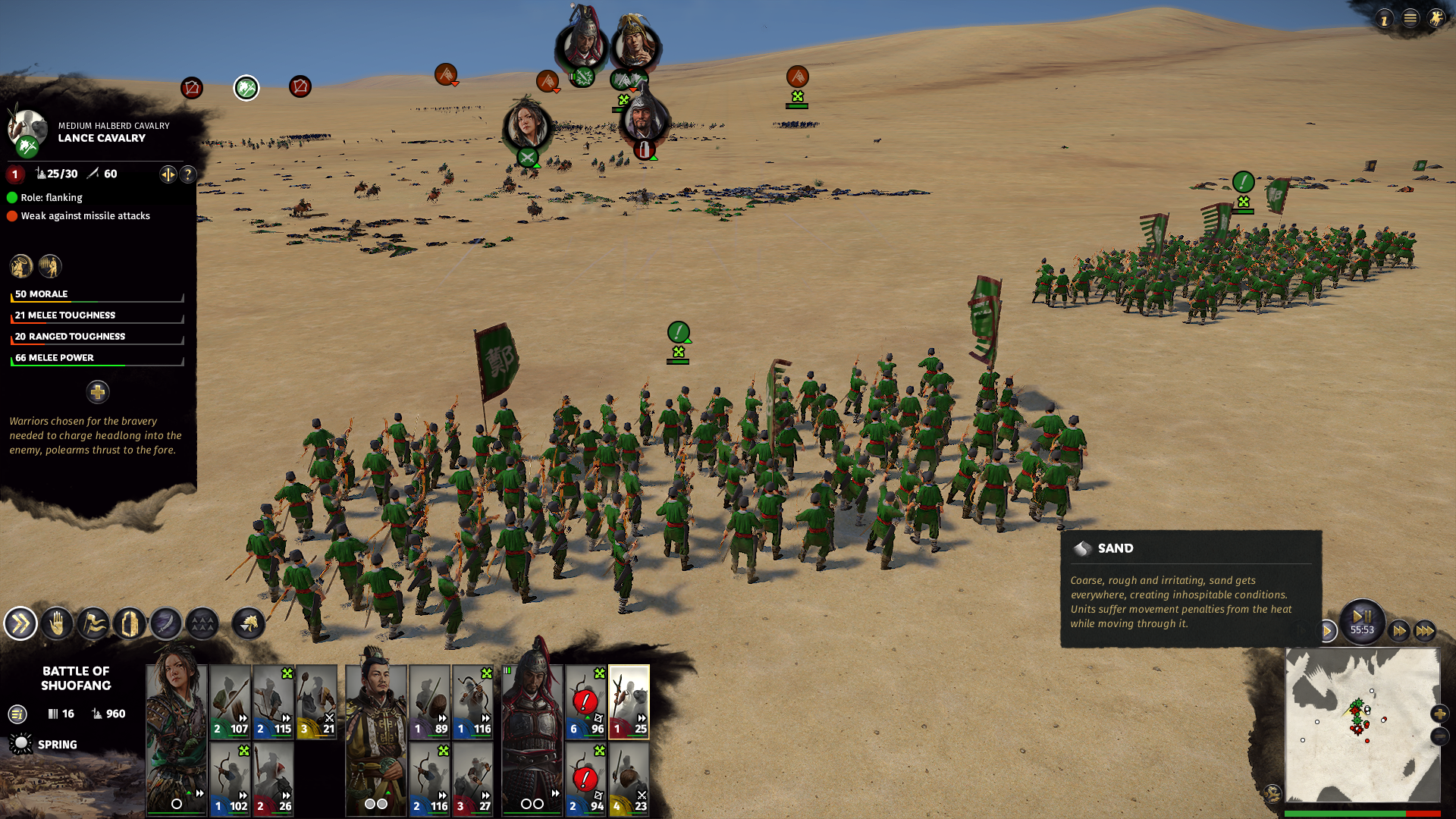
Task: Set battle speed to double fast-forward
Action: (1399, 630)
